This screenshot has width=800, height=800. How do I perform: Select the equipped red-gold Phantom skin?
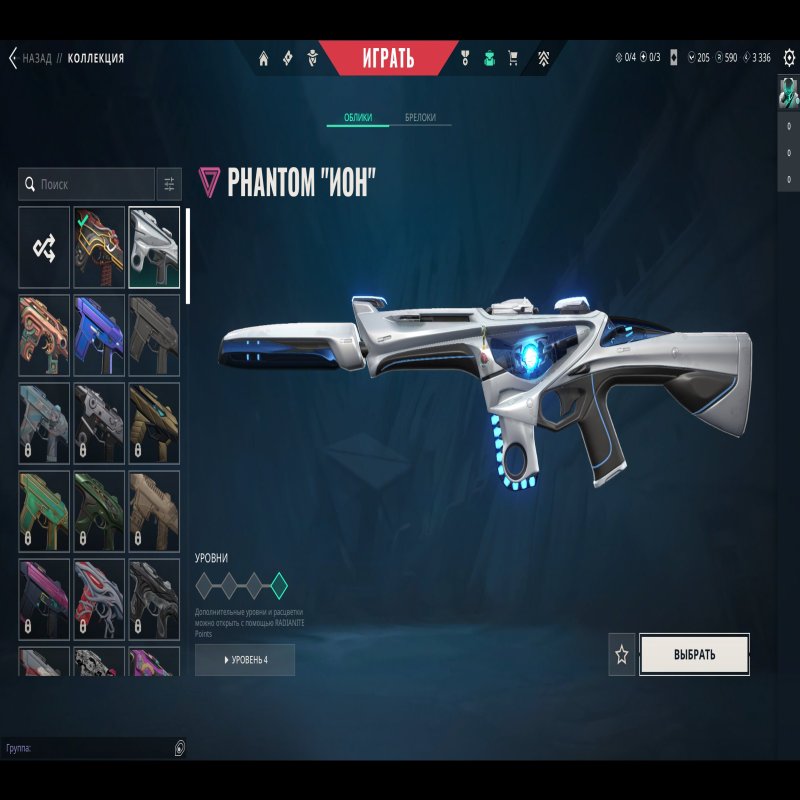point(99,247)
